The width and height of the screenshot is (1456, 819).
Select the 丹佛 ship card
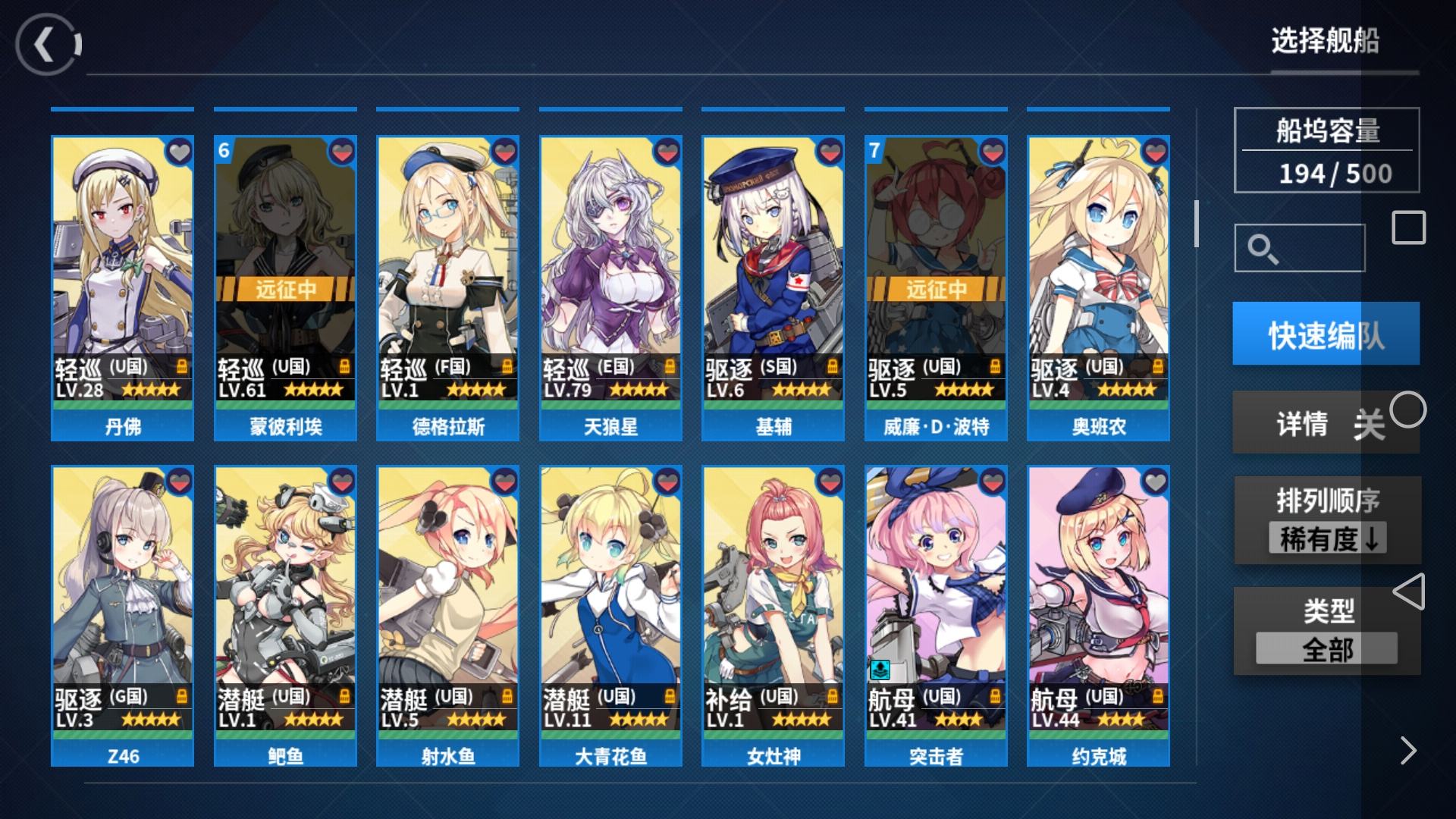pyautogui.click(x=122, y=288)
